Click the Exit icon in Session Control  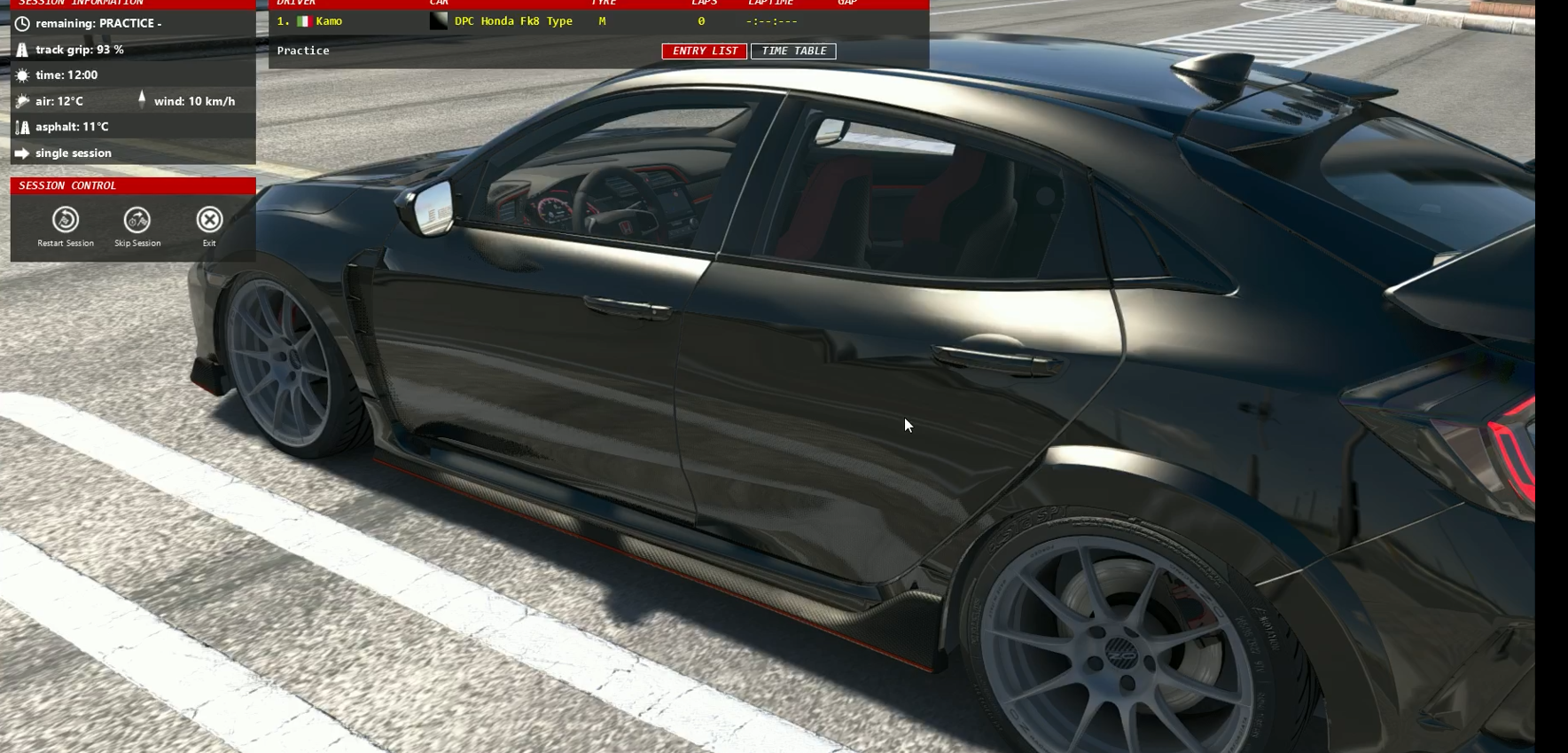[x=208, y=218]
